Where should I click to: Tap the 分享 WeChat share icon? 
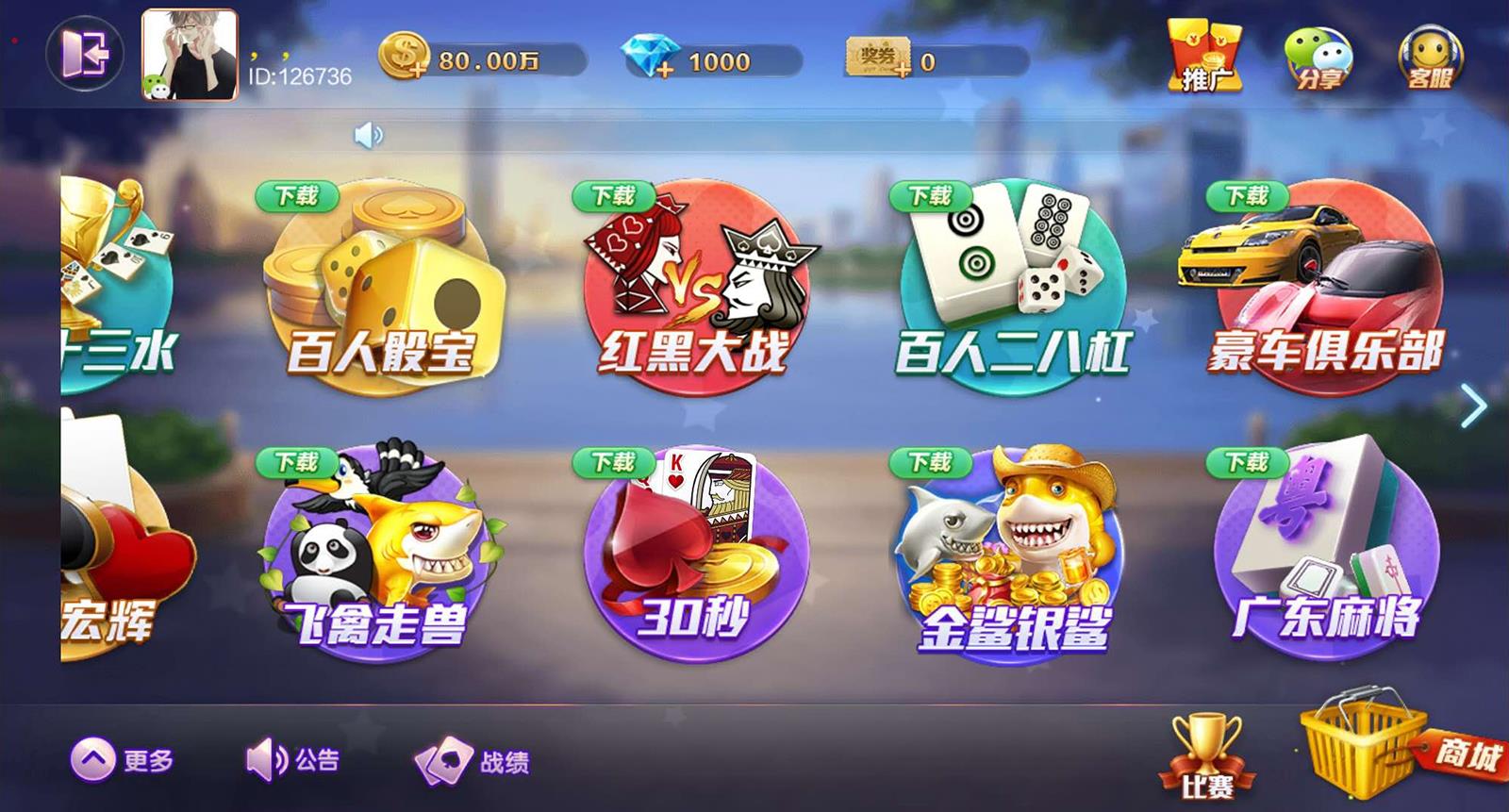[x=1322, y=57]
